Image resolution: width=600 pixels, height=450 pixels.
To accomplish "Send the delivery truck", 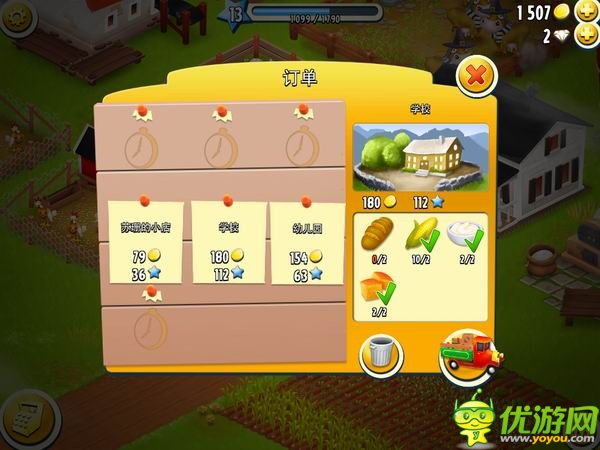I will pyautogui.click(x=468, y=356).
